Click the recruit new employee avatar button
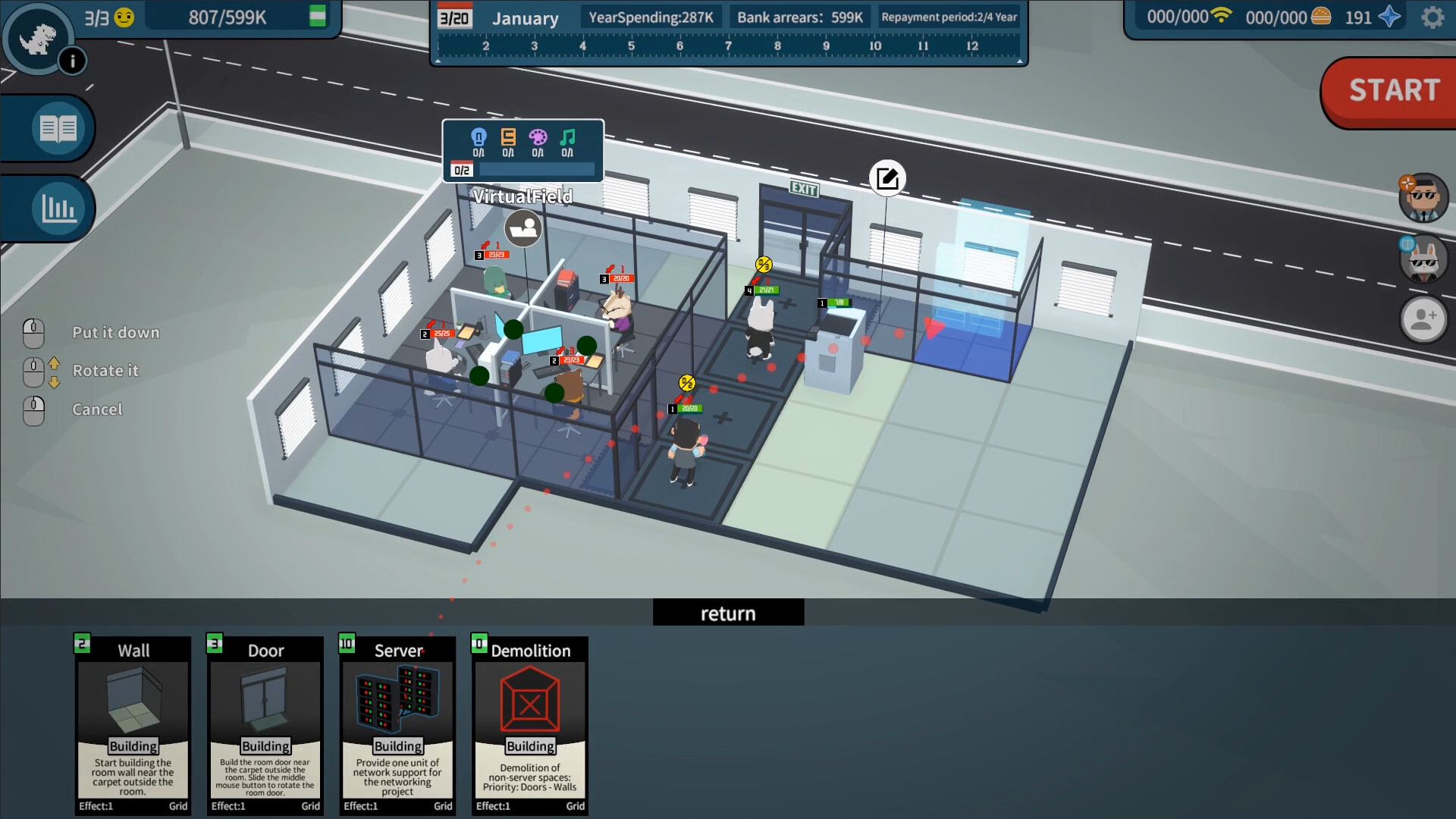Viewport: 1456px width, 819px height. pos(1424,319)
